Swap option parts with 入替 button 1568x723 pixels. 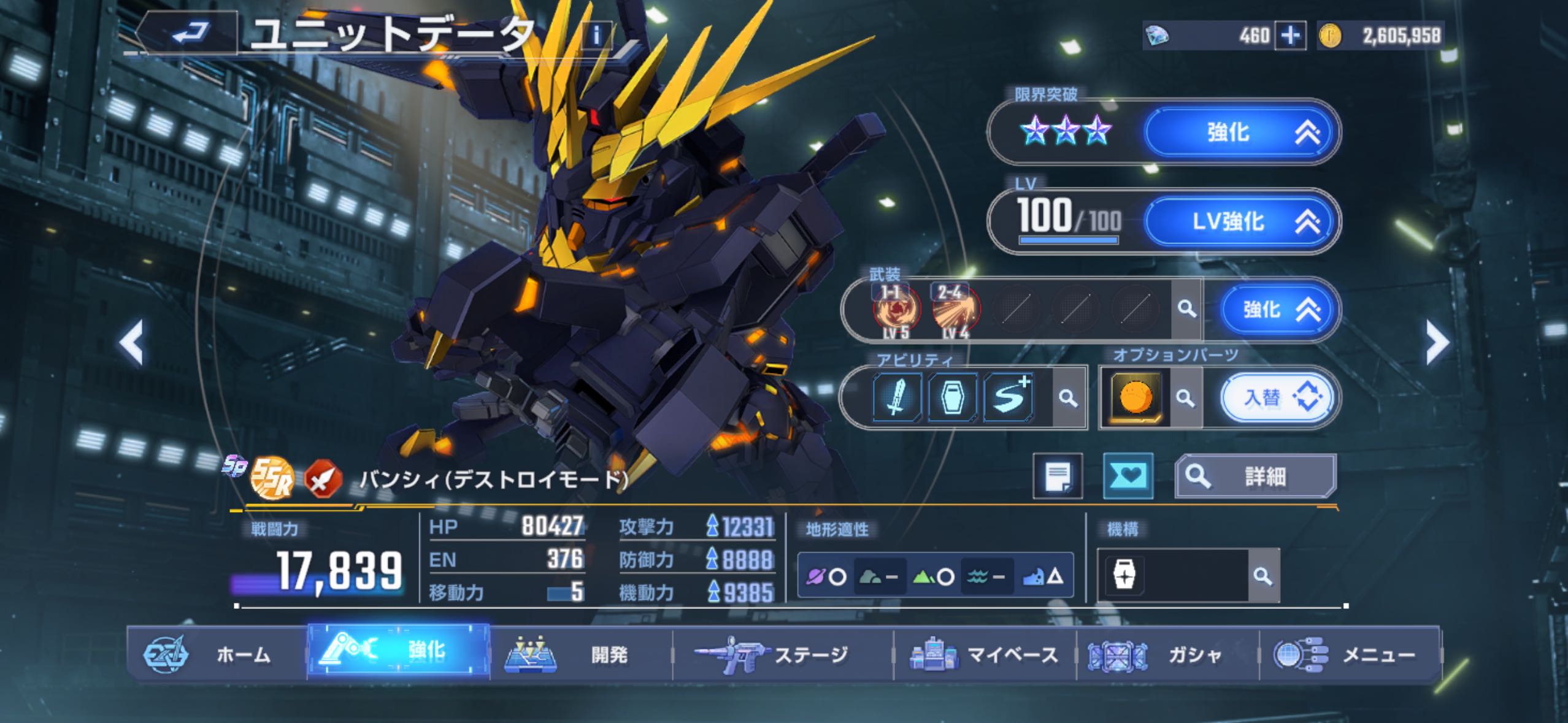pos(1277,398)
